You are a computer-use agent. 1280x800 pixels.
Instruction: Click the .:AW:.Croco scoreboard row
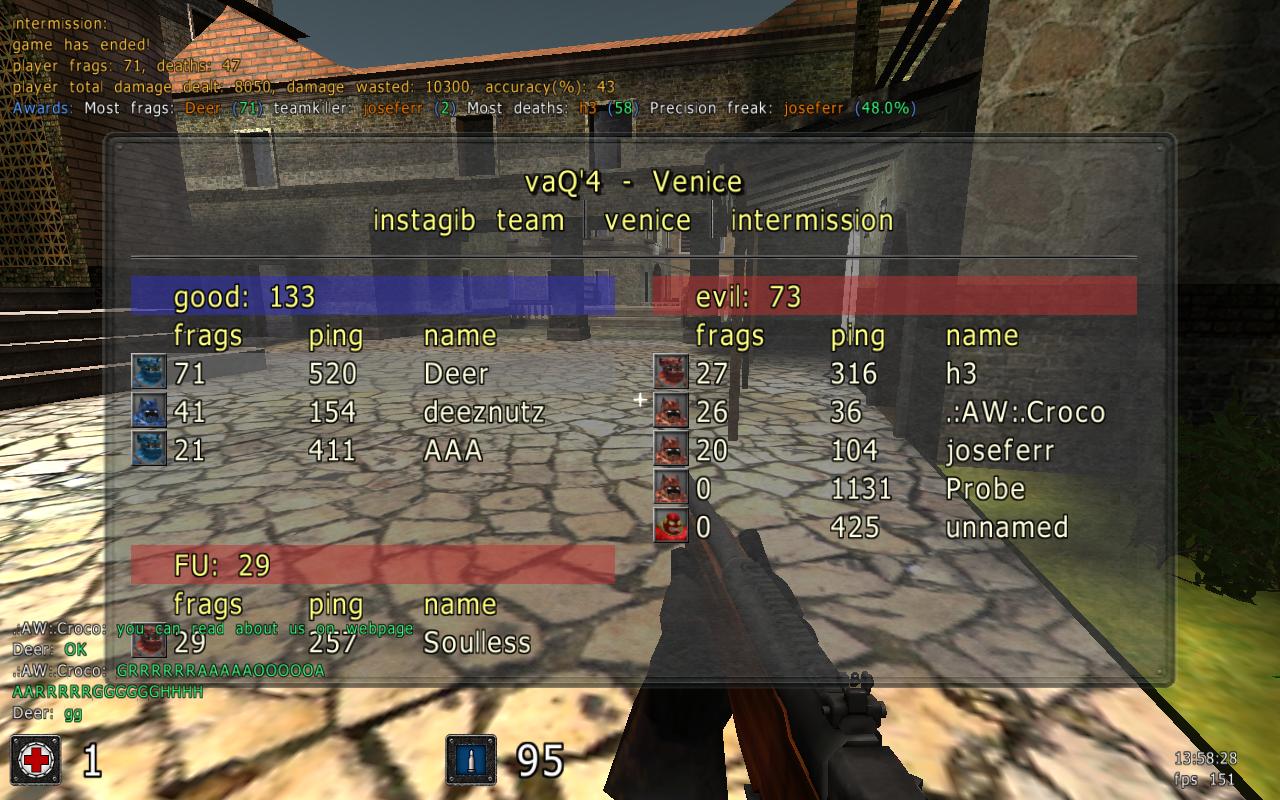(x=1025, y=412)
